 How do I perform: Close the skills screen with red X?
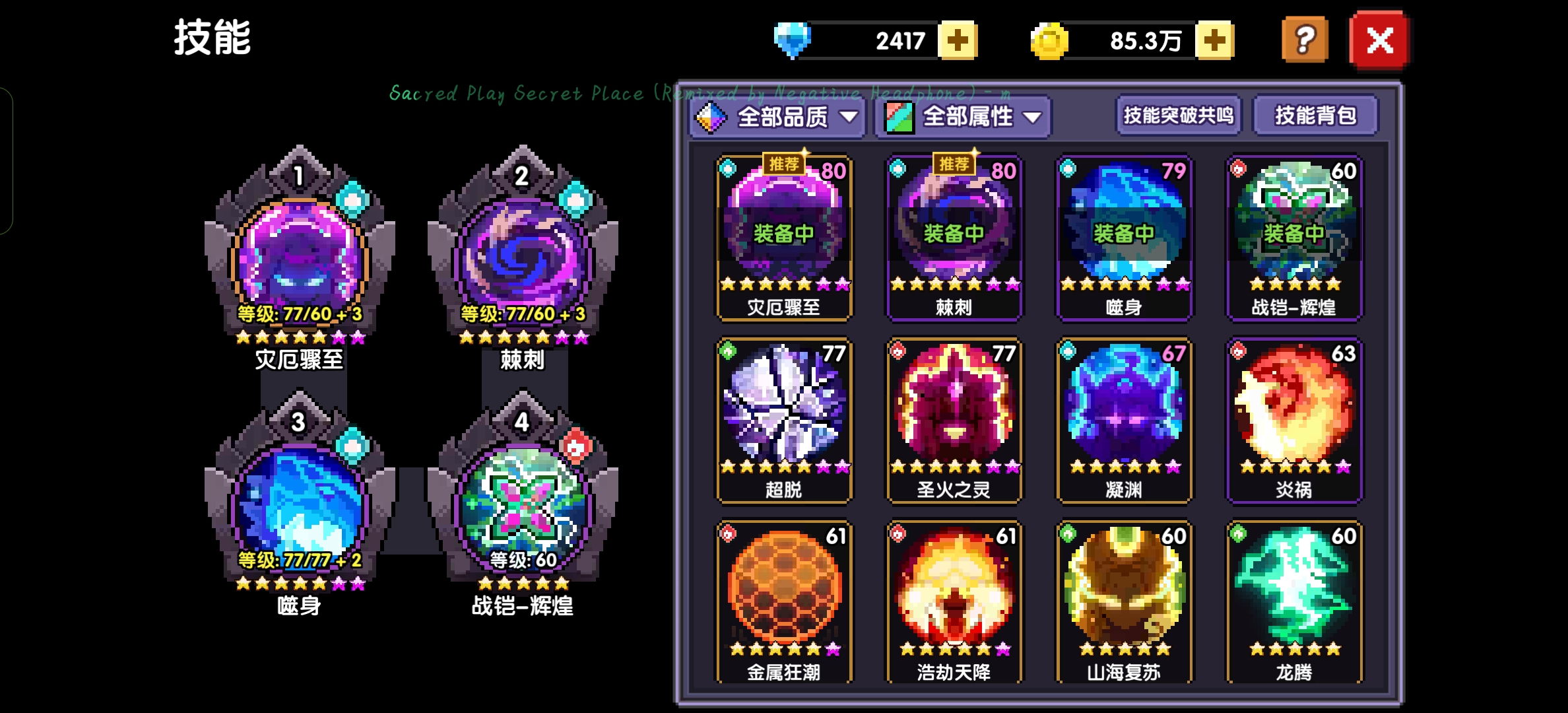click(x=1379, y=41)
